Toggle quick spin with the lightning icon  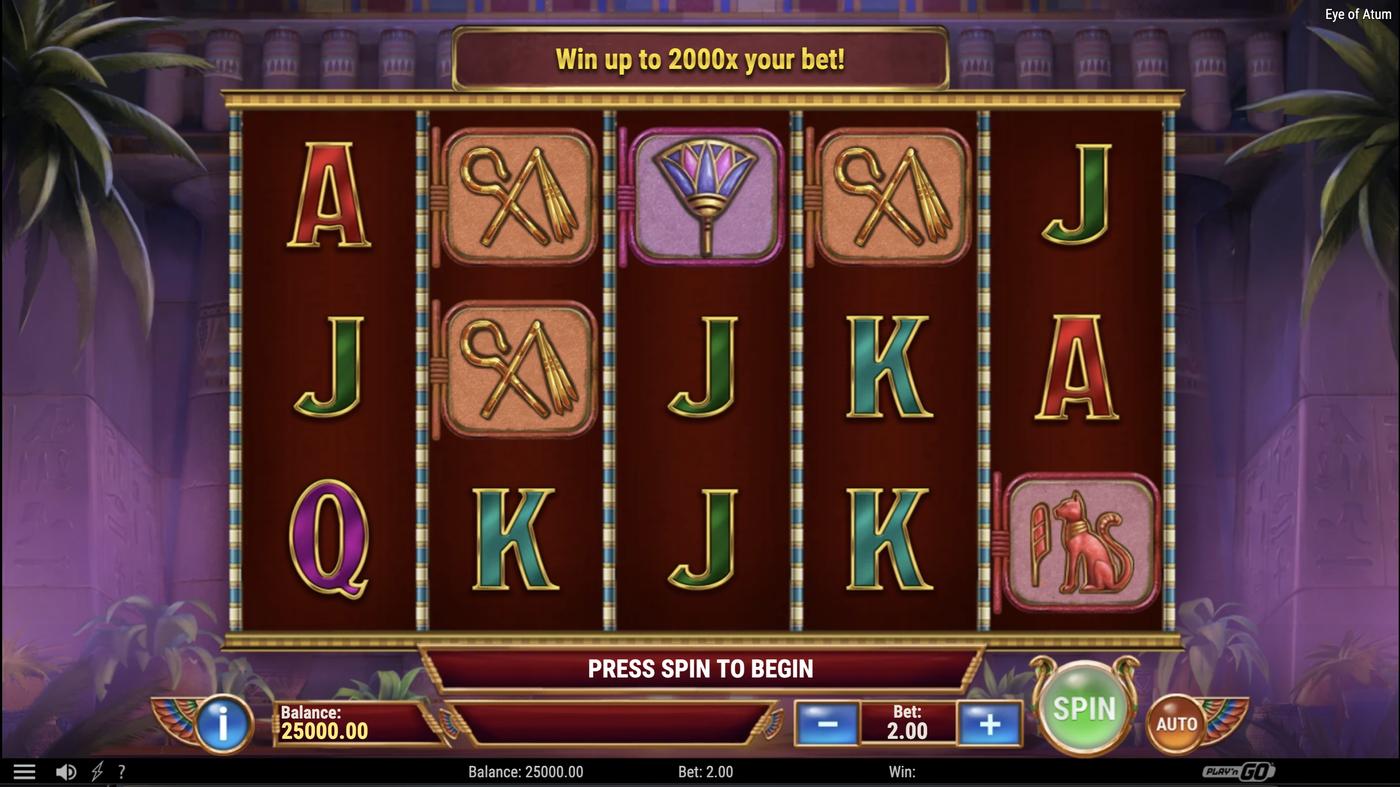(95, 770)
